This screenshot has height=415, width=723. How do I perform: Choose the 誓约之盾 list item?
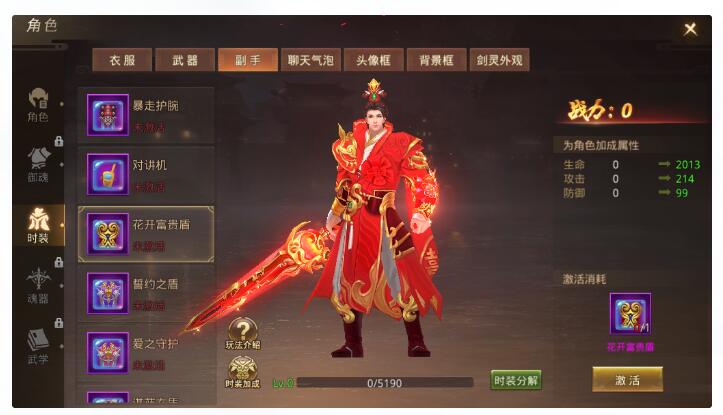tap(146, 293)
